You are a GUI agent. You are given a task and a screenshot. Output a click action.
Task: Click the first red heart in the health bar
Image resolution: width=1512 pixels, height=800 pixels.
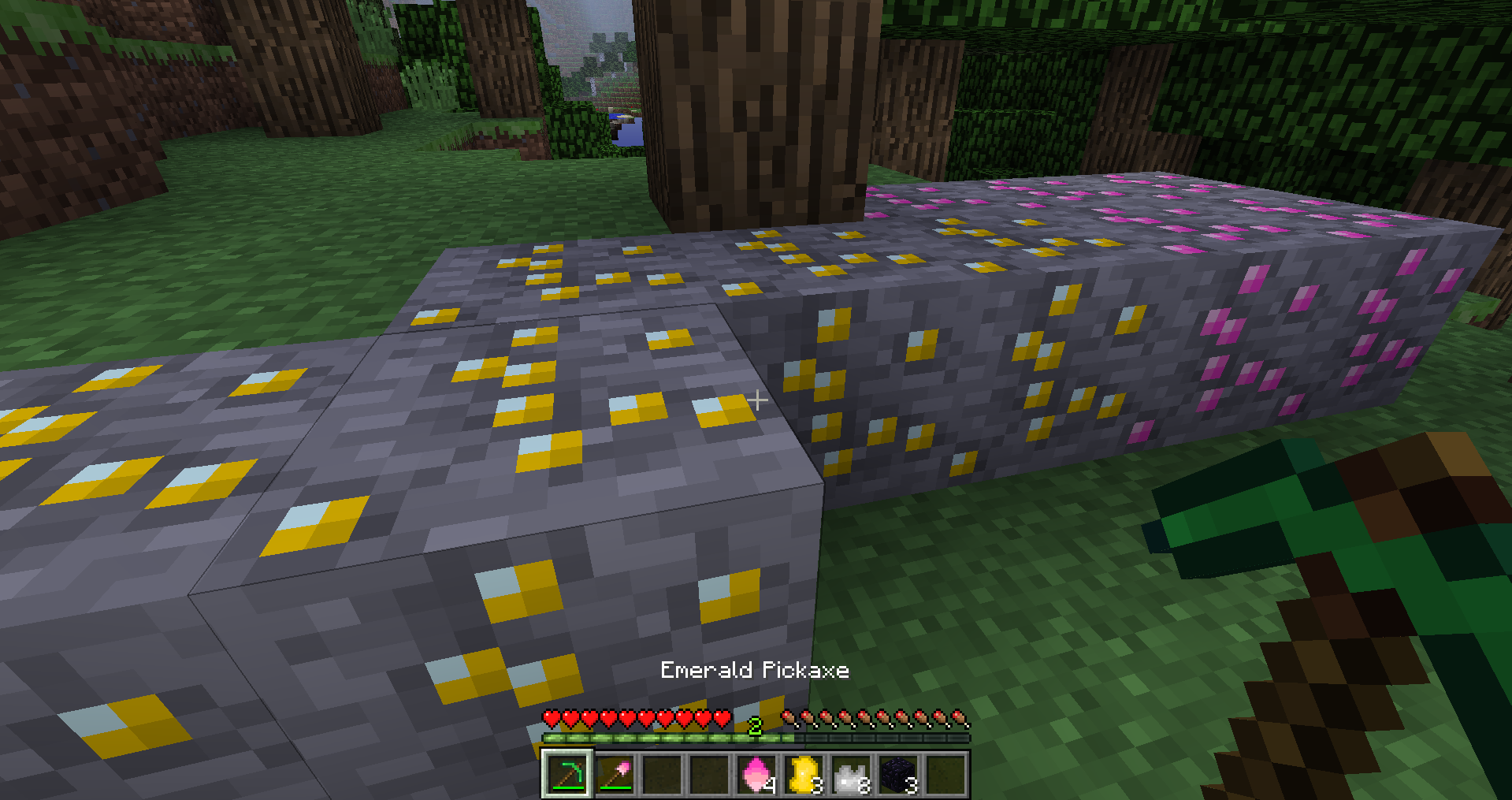(x=550, y=719)
